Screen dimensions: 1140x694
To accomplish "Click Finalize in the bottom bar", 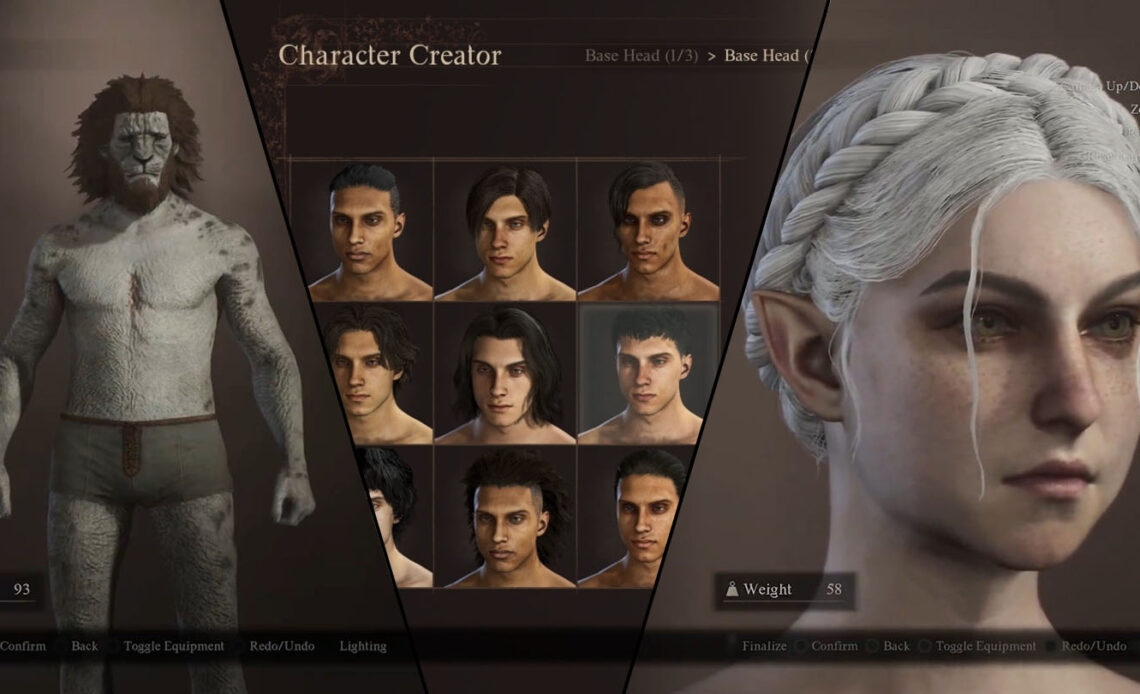I will (x=764, y=646).
